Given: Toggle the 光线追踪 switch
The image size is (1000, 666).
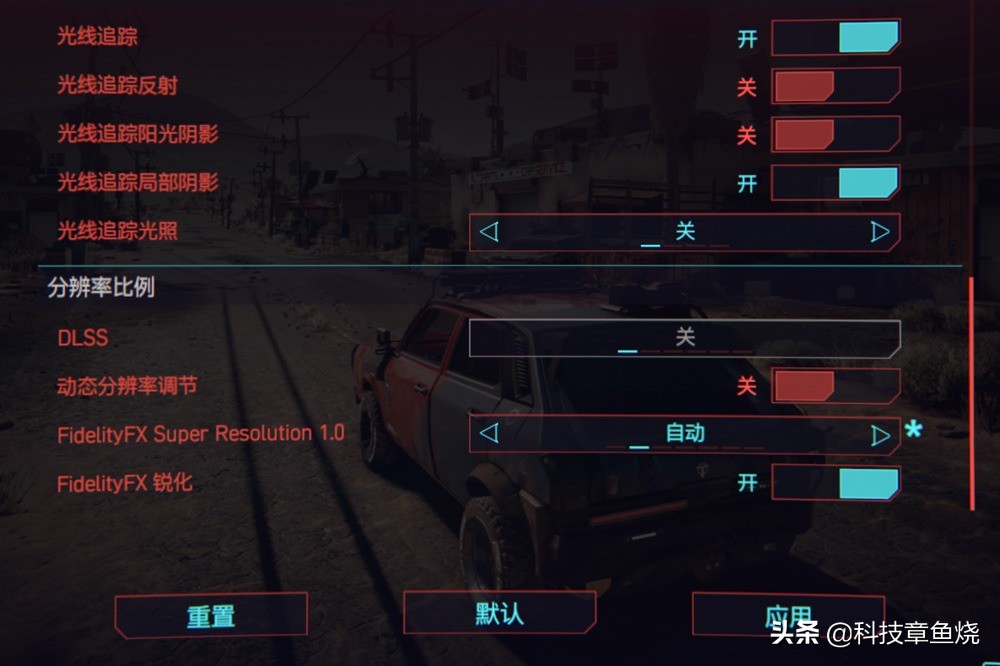Looking at the screenshot, I should pos(835,38).
